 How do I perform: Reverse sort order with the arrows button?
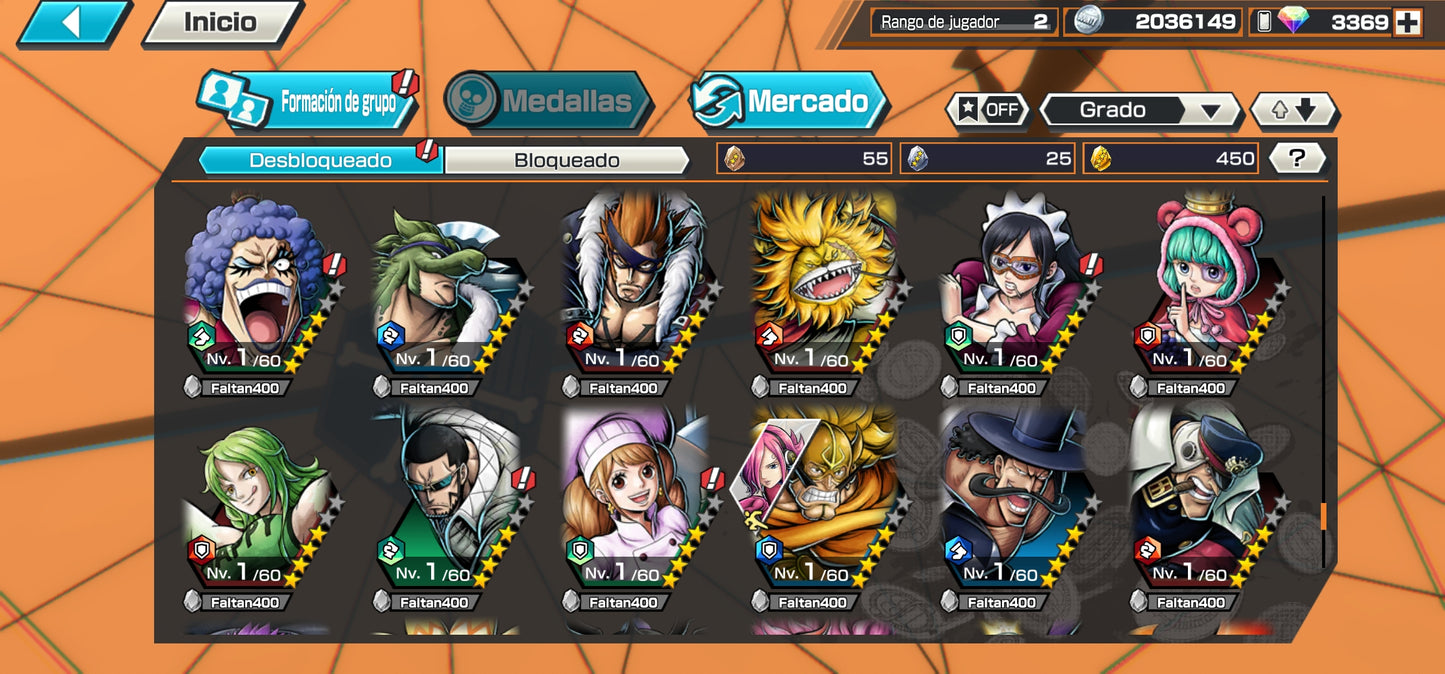pyautogui.click(x=1293, y=110)
